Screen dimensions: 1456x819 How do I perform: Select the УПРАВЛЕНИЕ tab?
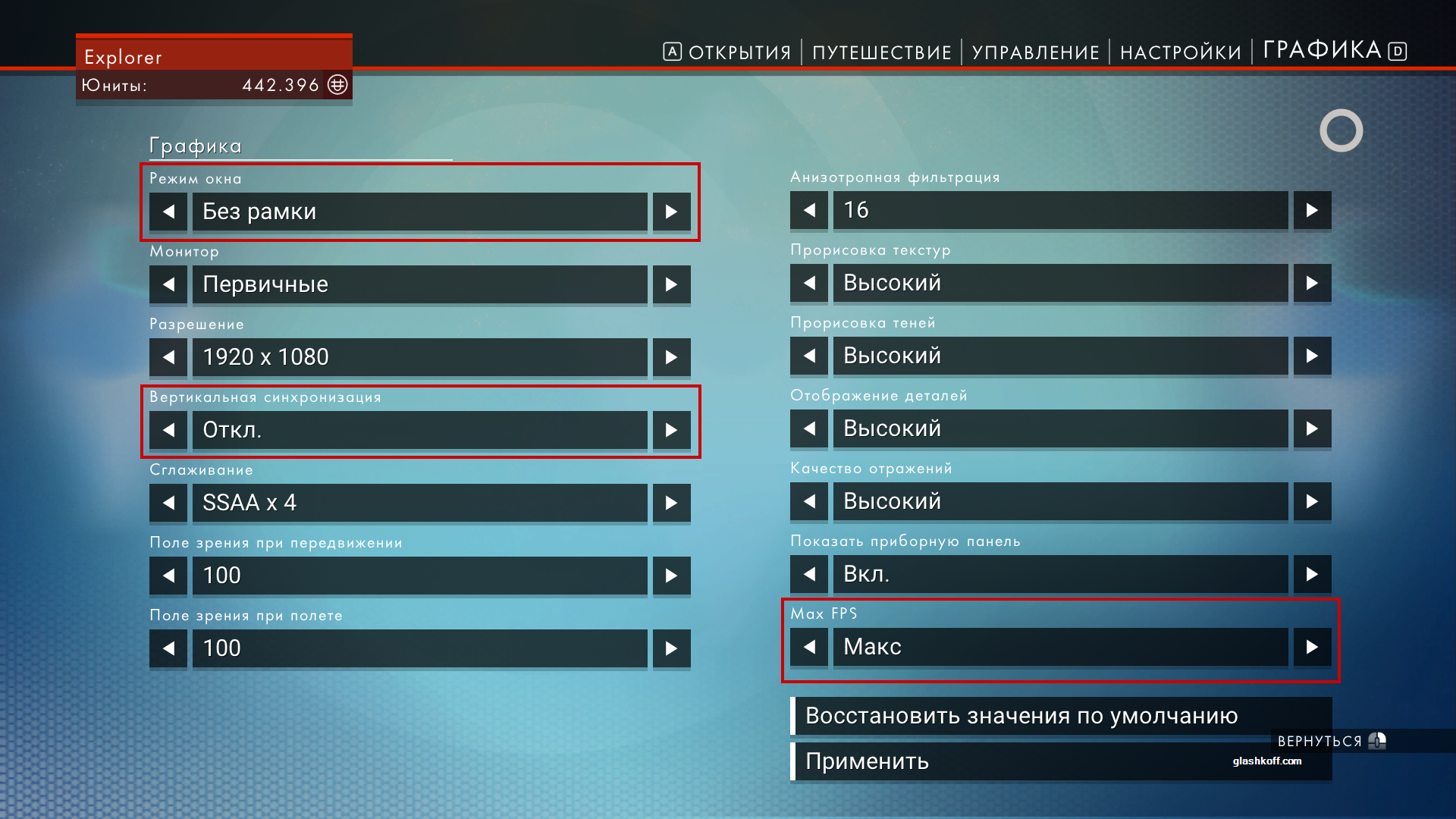tap(1035, 52)
